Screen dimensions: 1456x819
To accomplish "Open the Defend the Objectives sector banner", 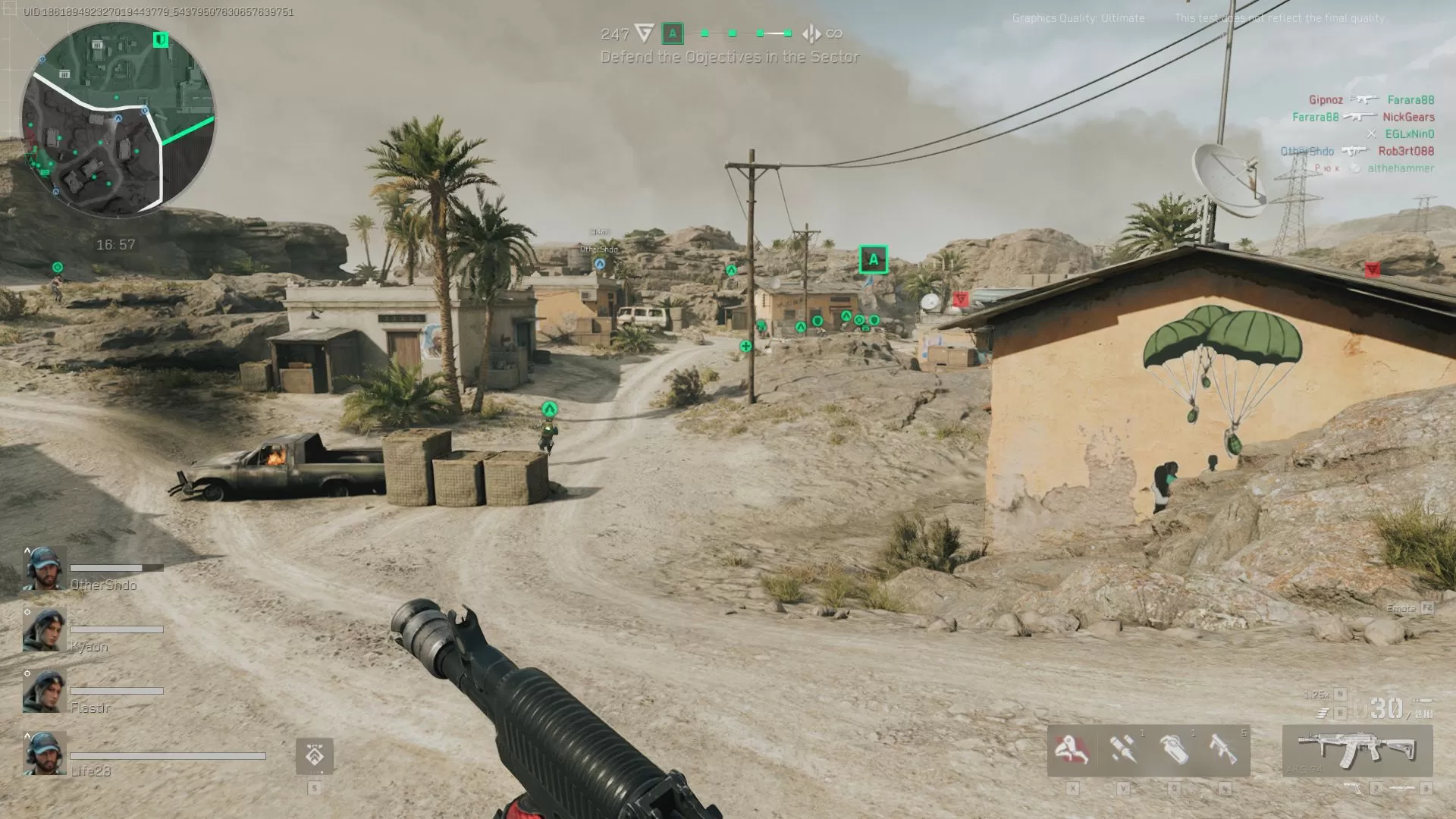I will coord(730,57).
